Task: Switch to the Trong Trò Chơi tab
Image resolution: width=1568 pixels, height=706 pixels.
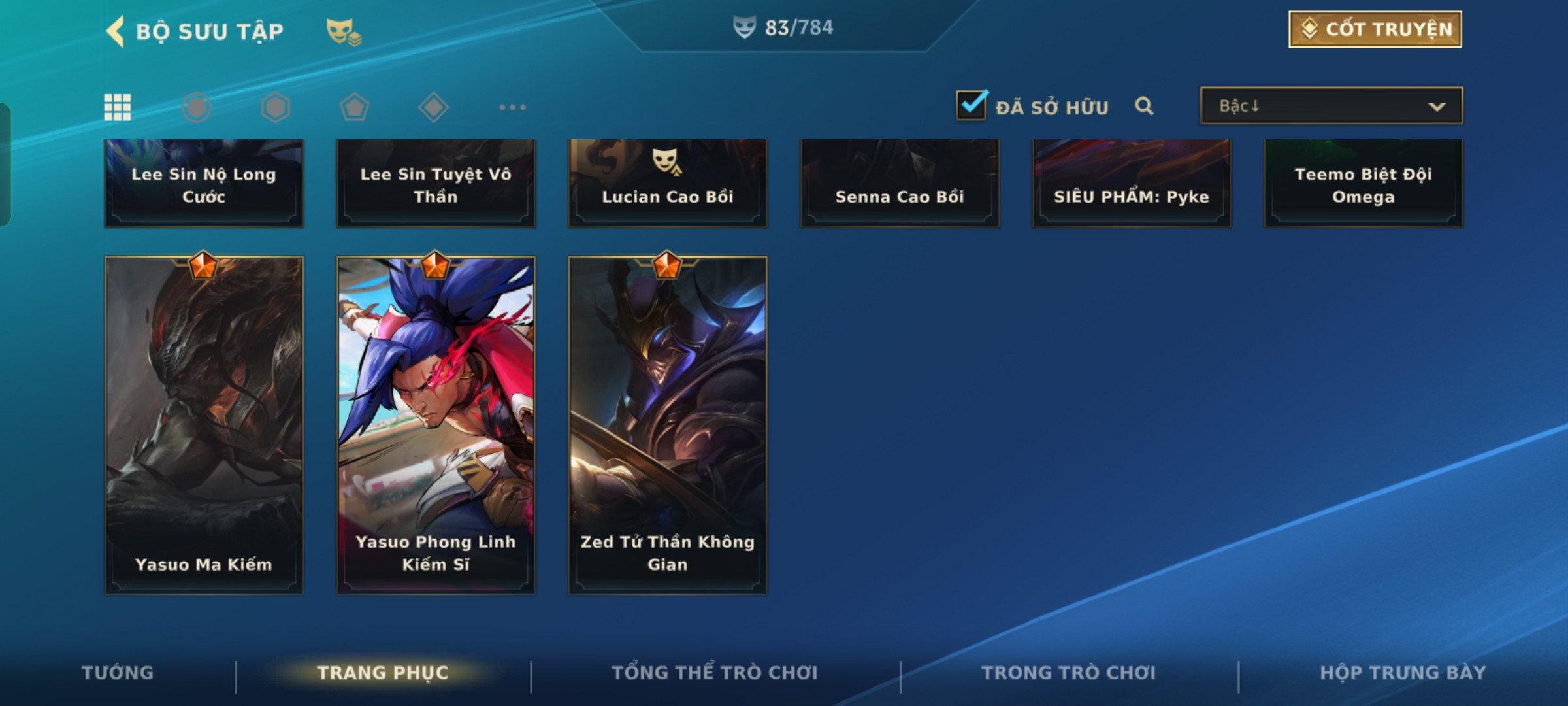Action: tap(1069, 673)
